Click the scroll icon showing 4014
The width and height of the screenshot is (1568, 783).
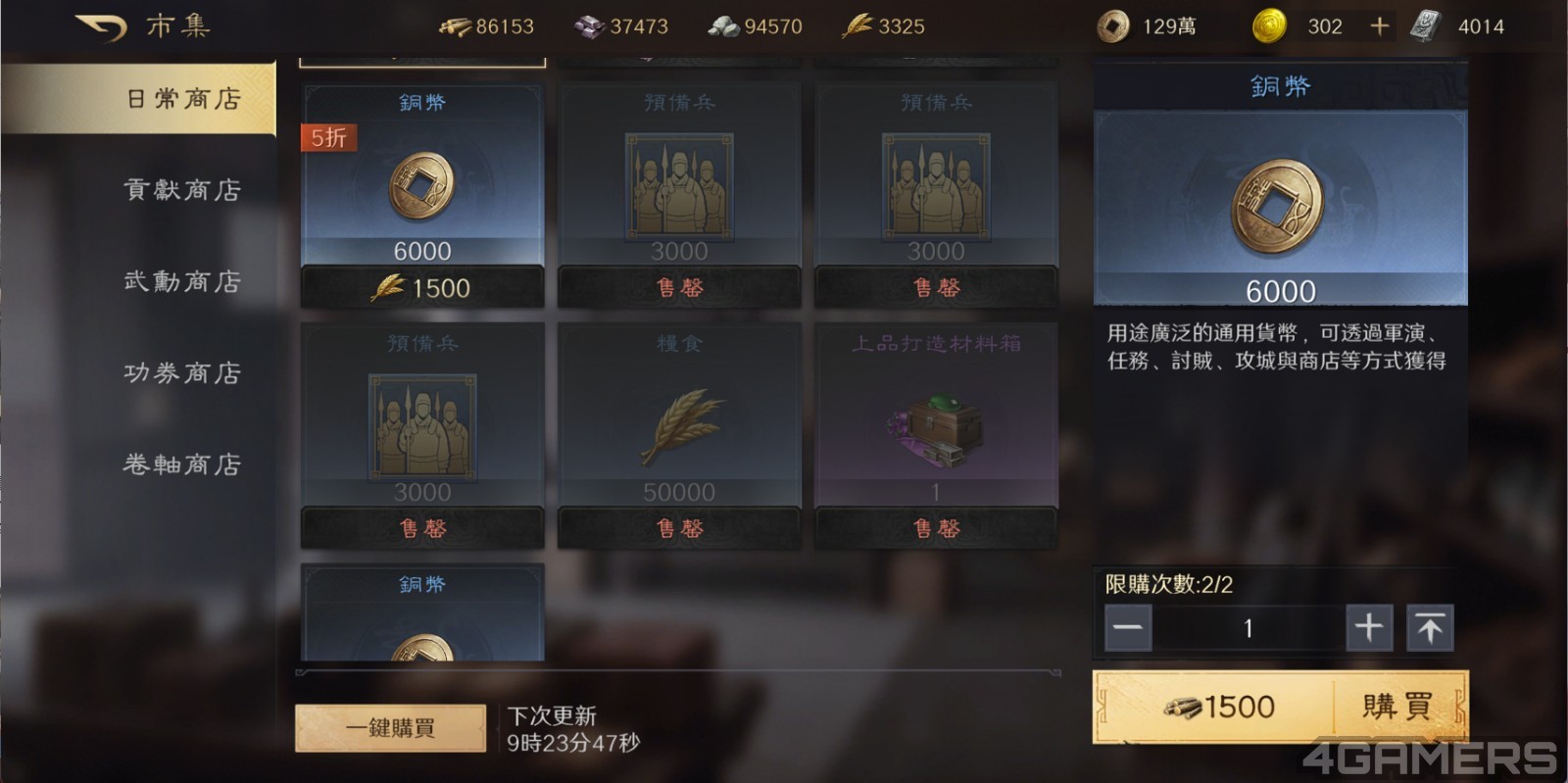pos(1424,25)
